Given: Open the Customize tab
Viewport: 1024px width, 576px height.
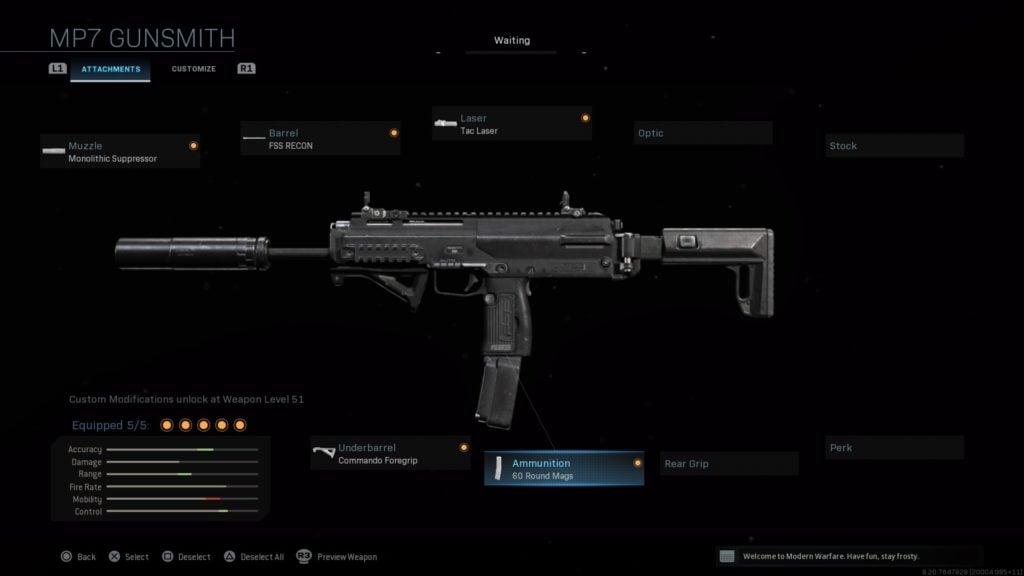Looking at the screenshot, I should [x=193, y=69].
